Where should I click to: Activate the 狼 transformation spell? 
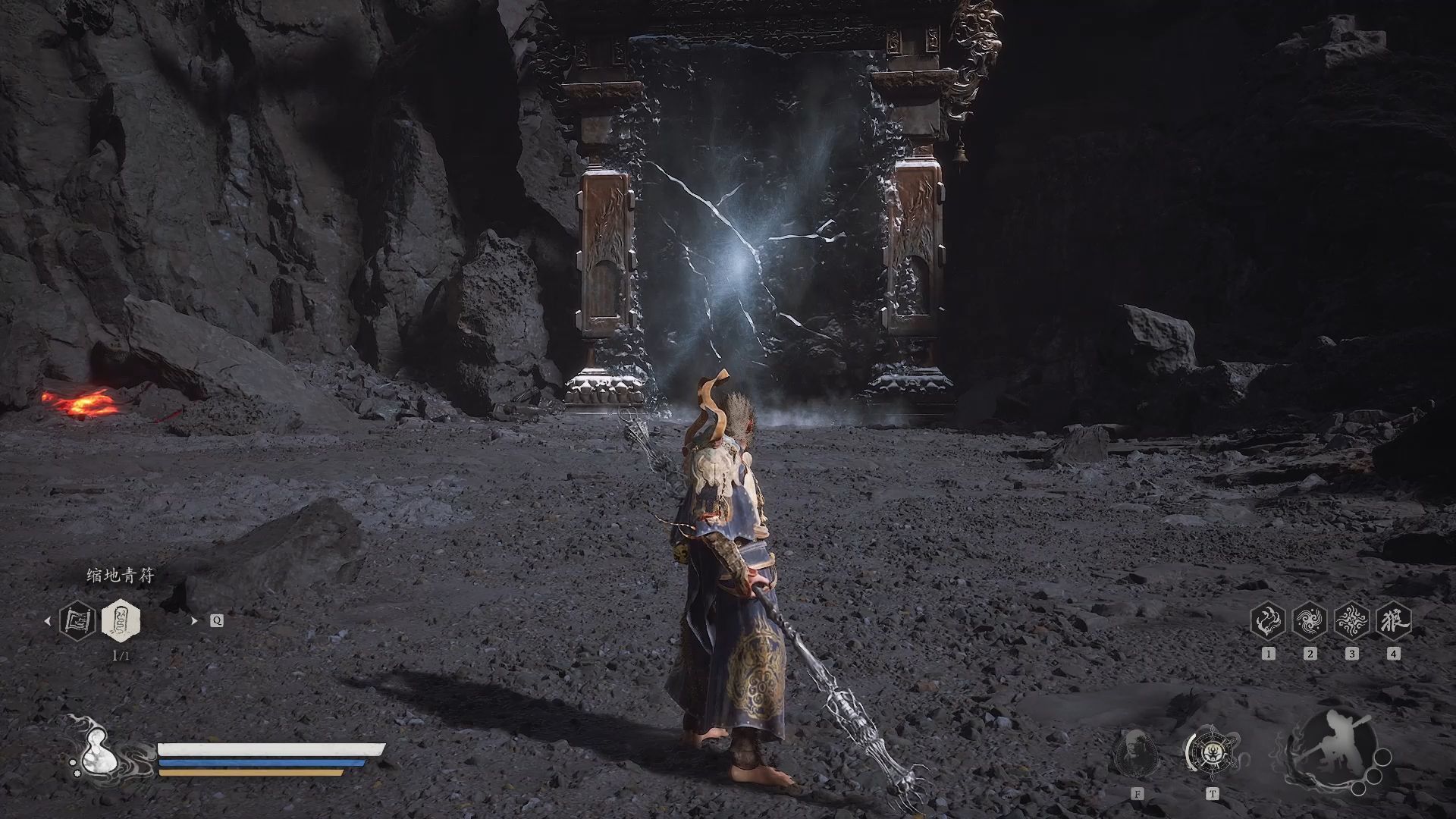click(x=1393, y=621)
